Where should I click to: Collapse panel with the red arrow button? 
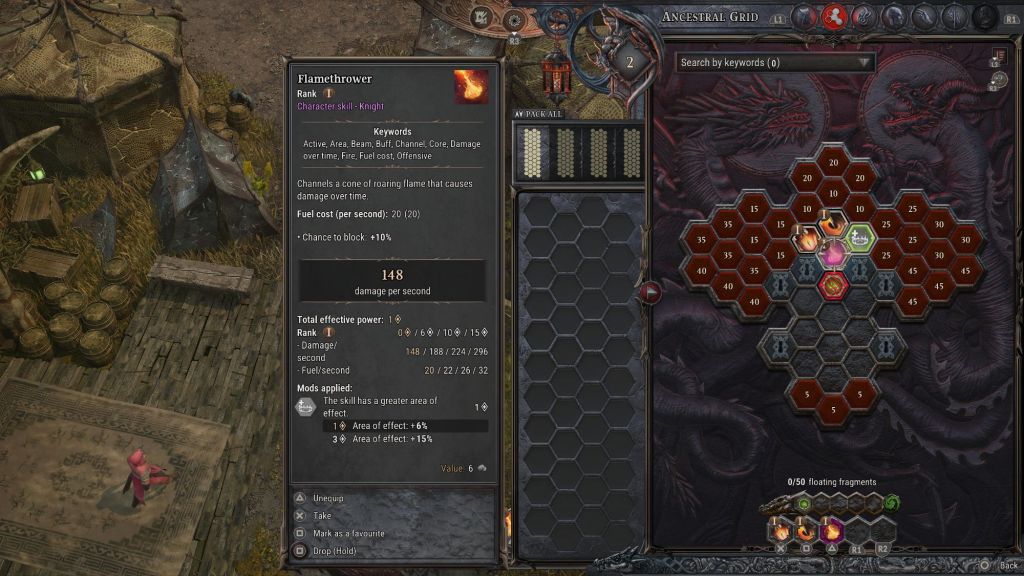(651, 291)
